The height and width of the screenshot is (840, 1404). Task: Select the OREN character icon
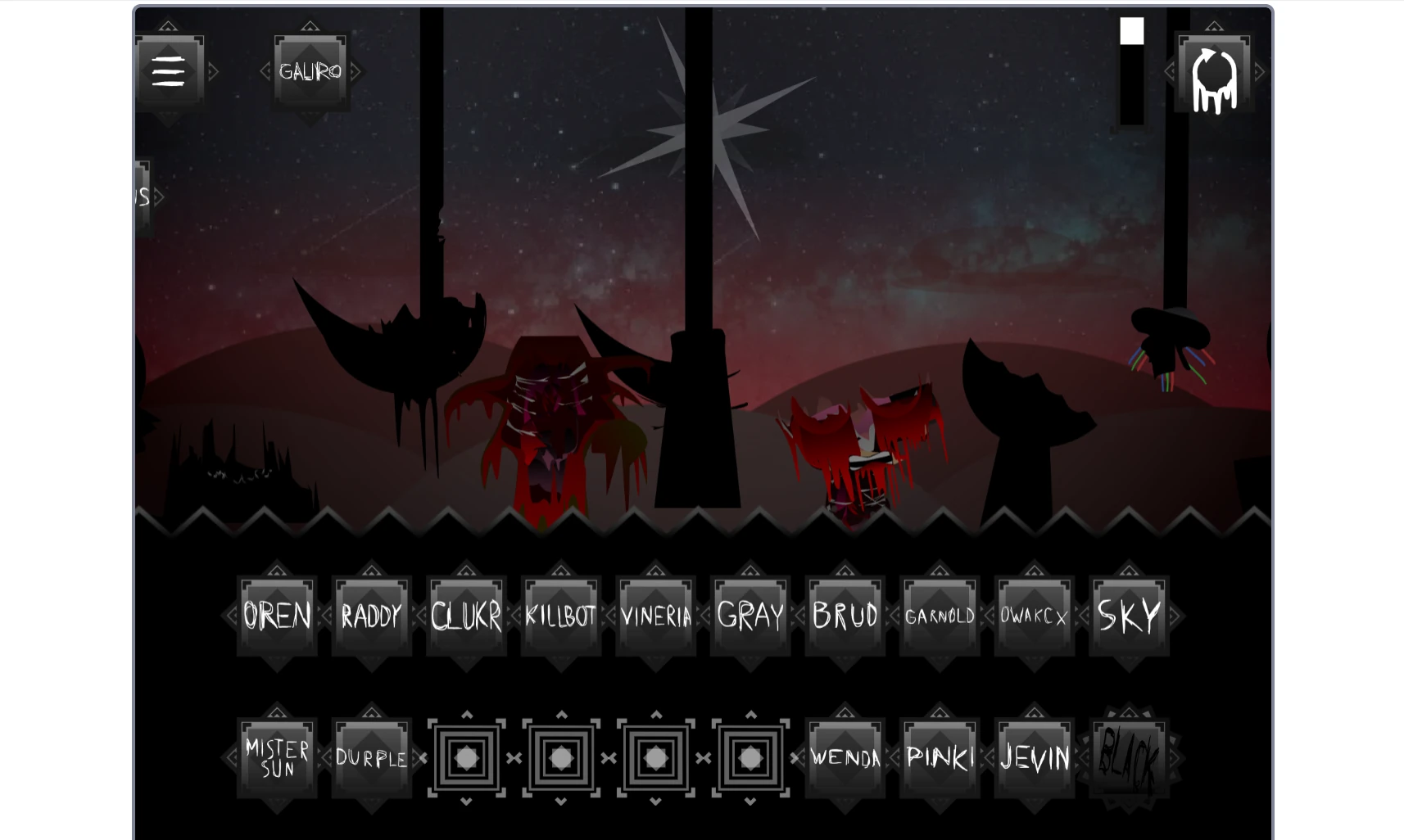276,616
